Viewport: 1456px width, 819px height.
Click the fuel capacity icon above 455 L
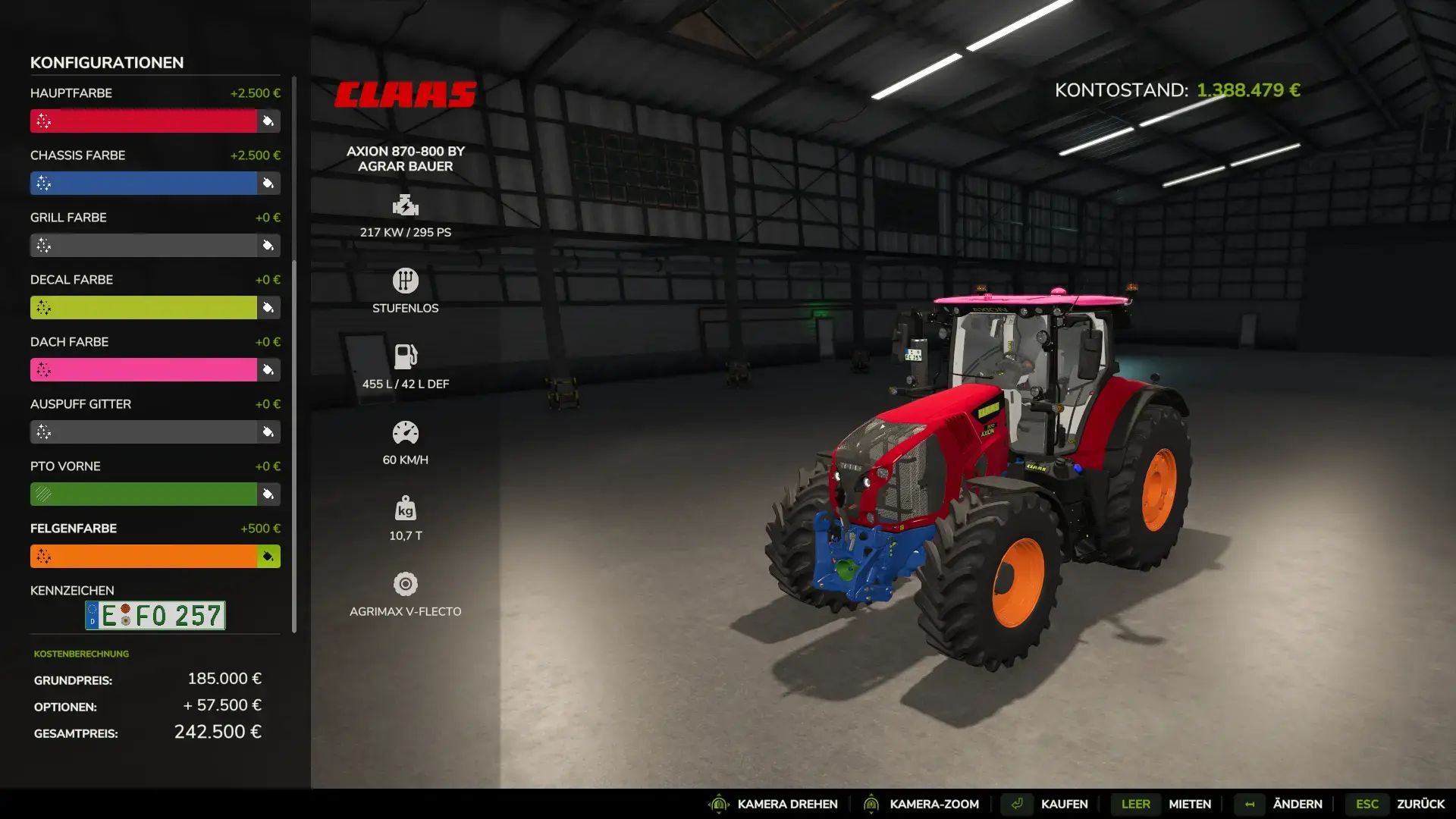(406, 356)
